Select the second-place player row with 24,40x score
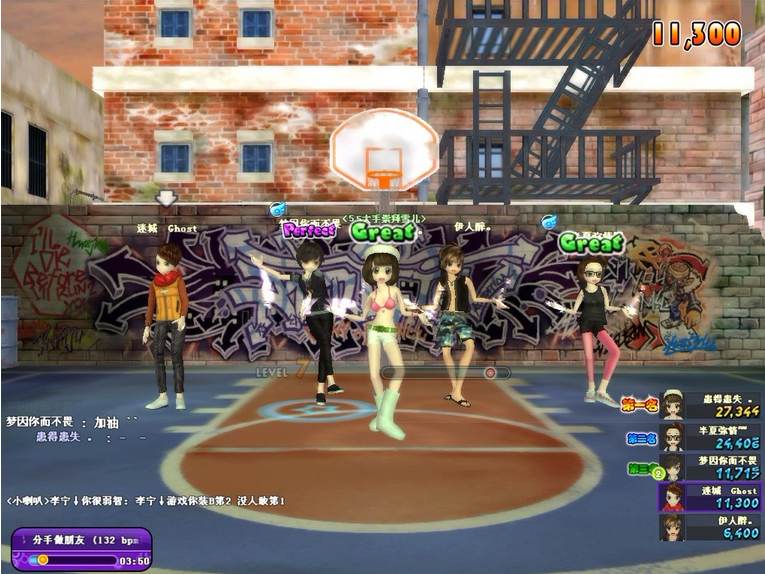The width and height of the screenshot is (765, 574). pyautogui.click(x=710, y=437)
